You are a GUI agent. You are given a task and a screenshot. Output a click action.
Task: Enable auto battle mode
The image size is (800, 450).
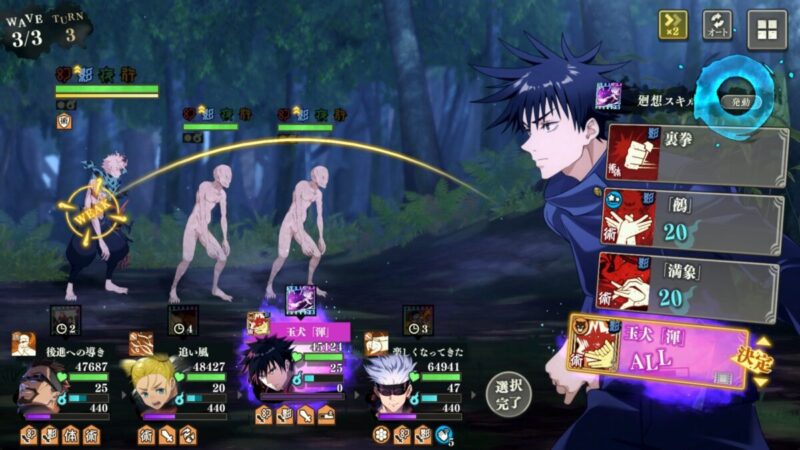[717, 25]
